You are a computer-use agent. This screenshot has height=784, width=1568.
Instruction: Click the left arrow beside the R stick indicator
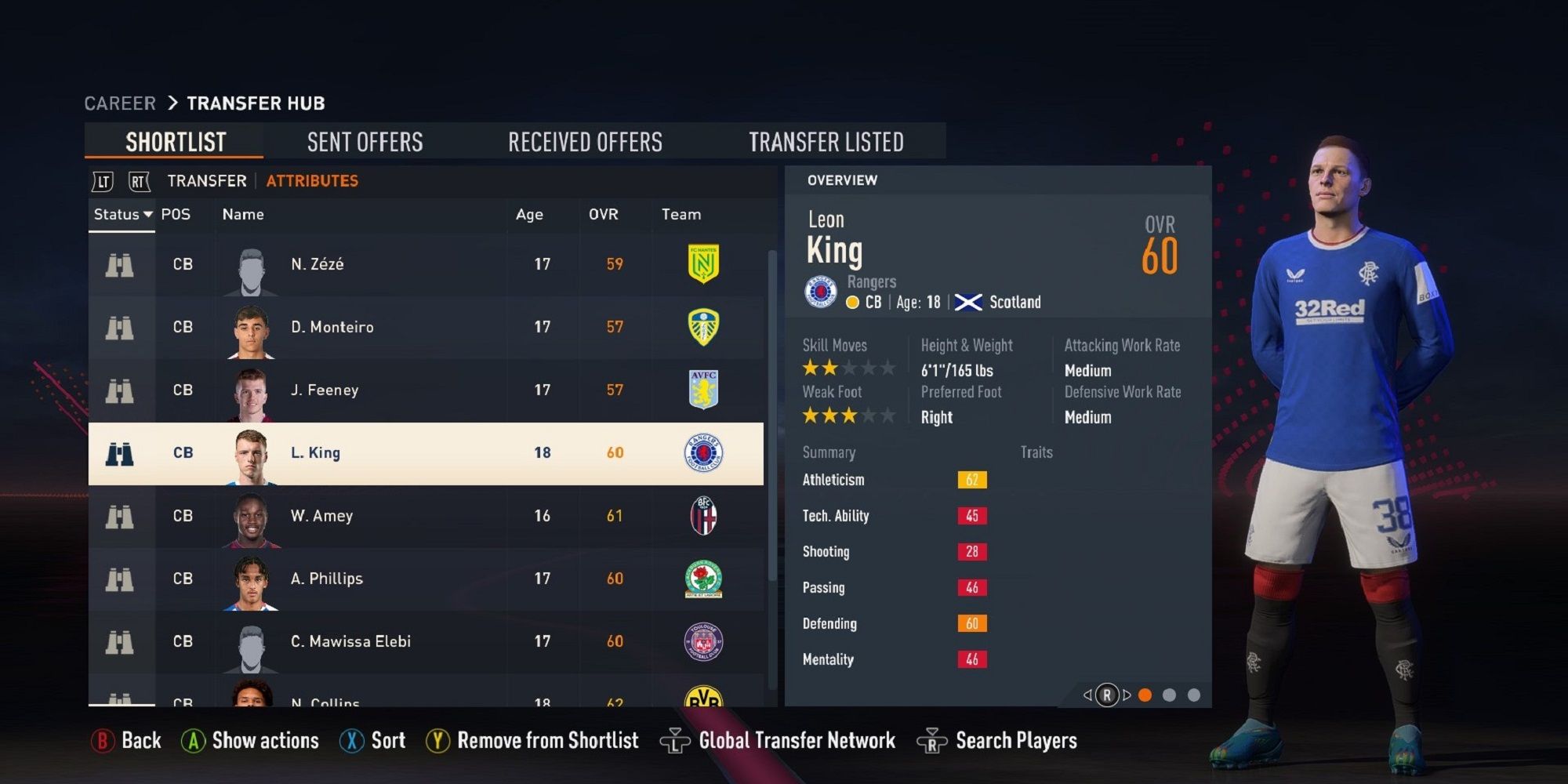[x=1087, y=694]
